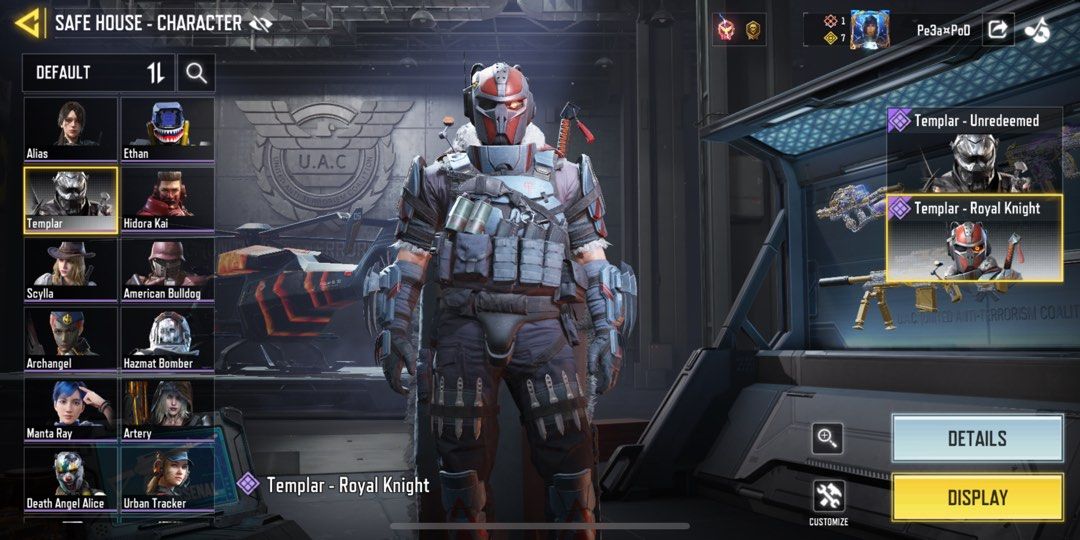Image resolution: width=1080 pixels, height=540 pixels.
Task: Select the Hazmat Bomber character
Action: click(167, 338)
